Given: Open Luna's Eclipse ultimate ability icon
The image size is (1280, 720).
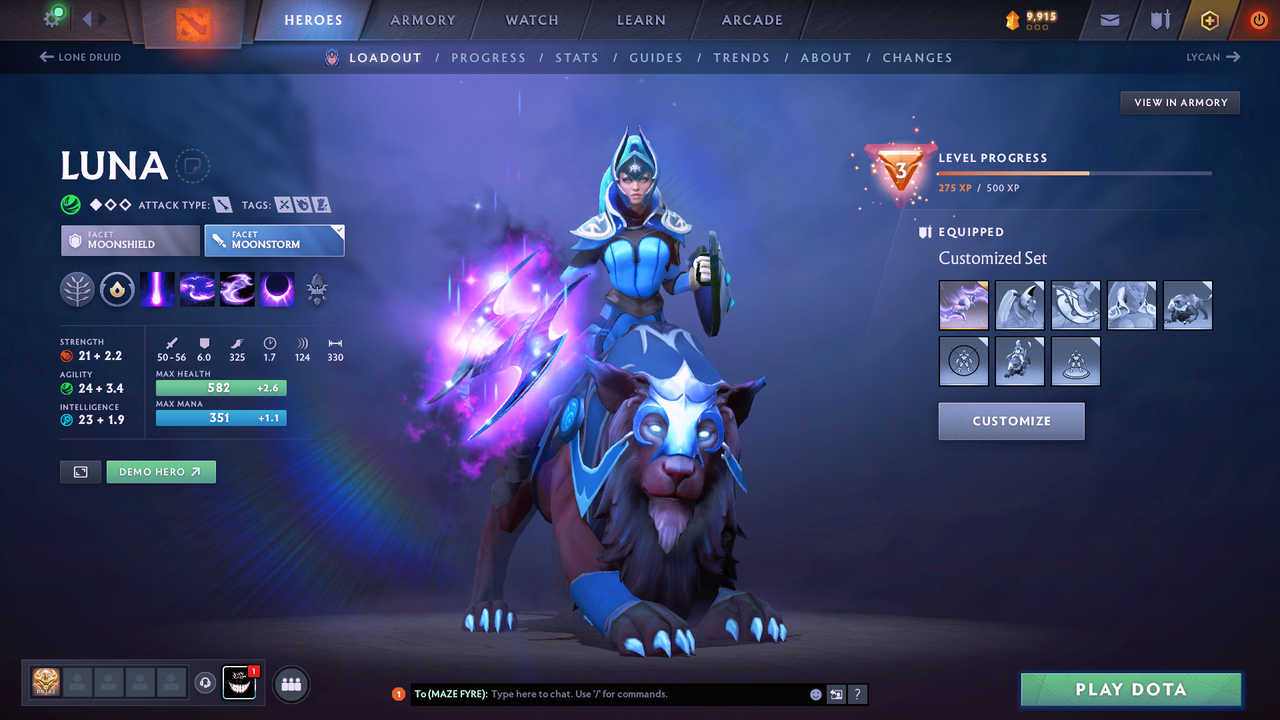Looking at the screenshot, I should [x=277, y=289].
